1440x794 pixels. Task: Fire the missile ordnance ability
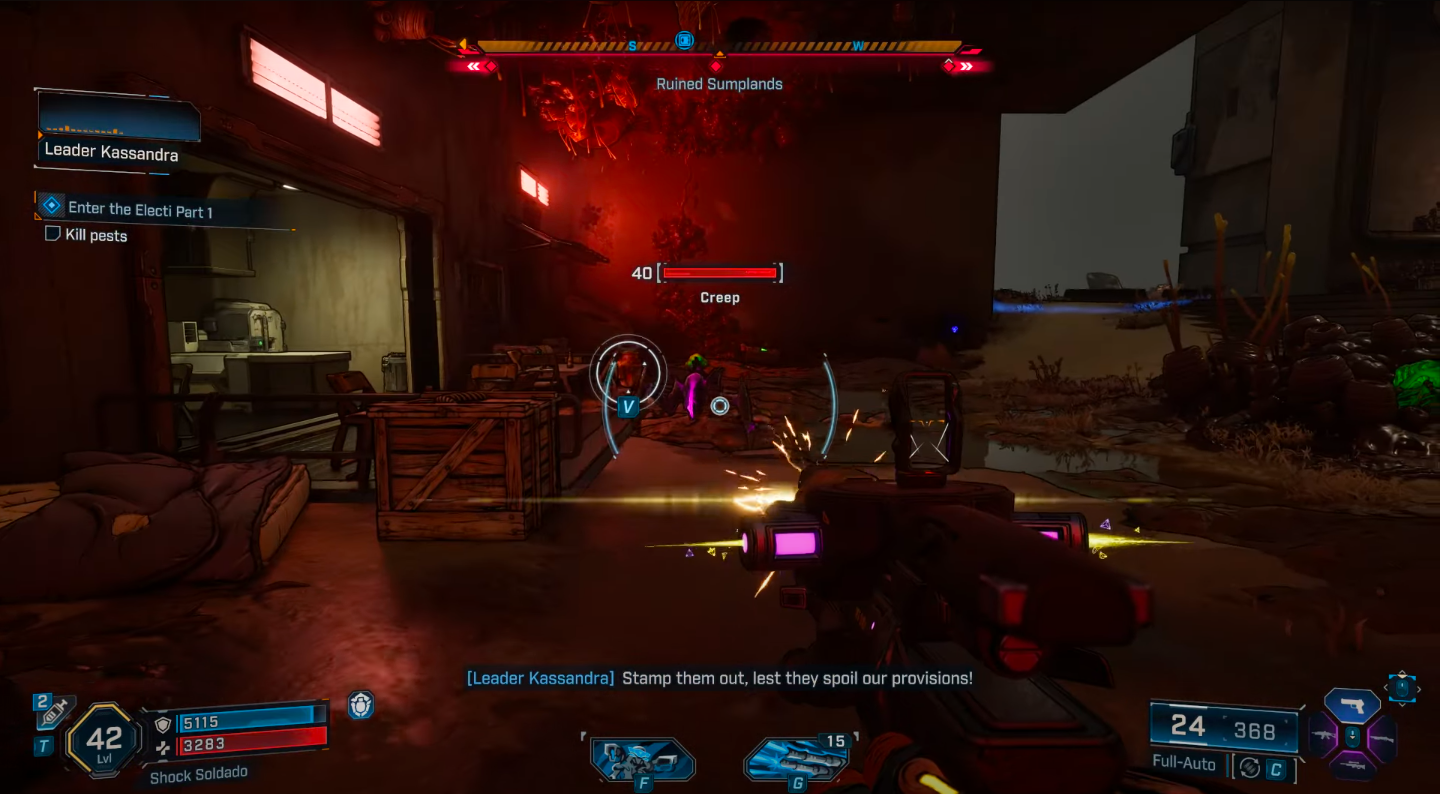coord(797,760)
